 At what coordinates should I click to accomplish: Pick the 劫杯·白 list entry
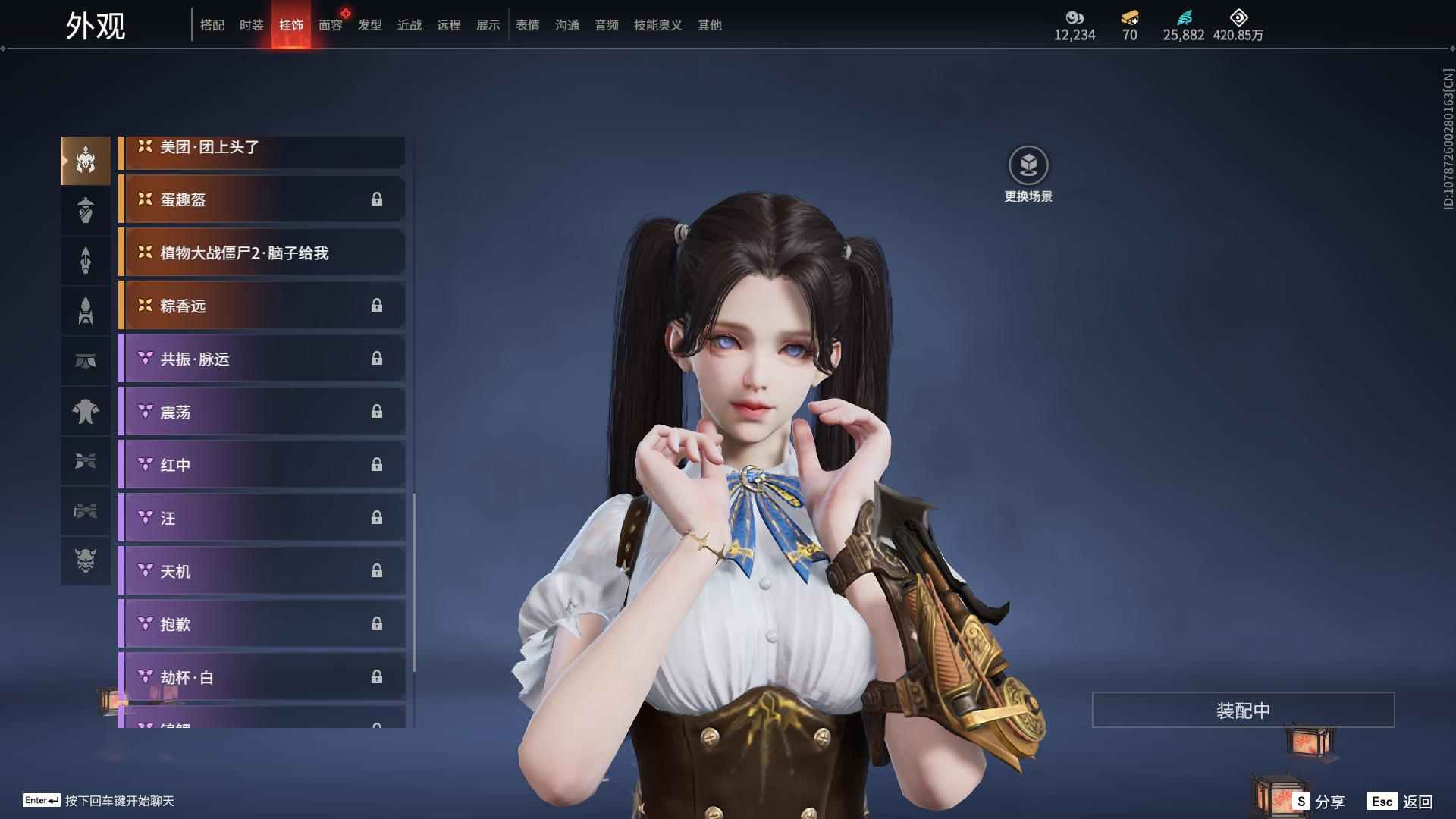pos(262,676)
